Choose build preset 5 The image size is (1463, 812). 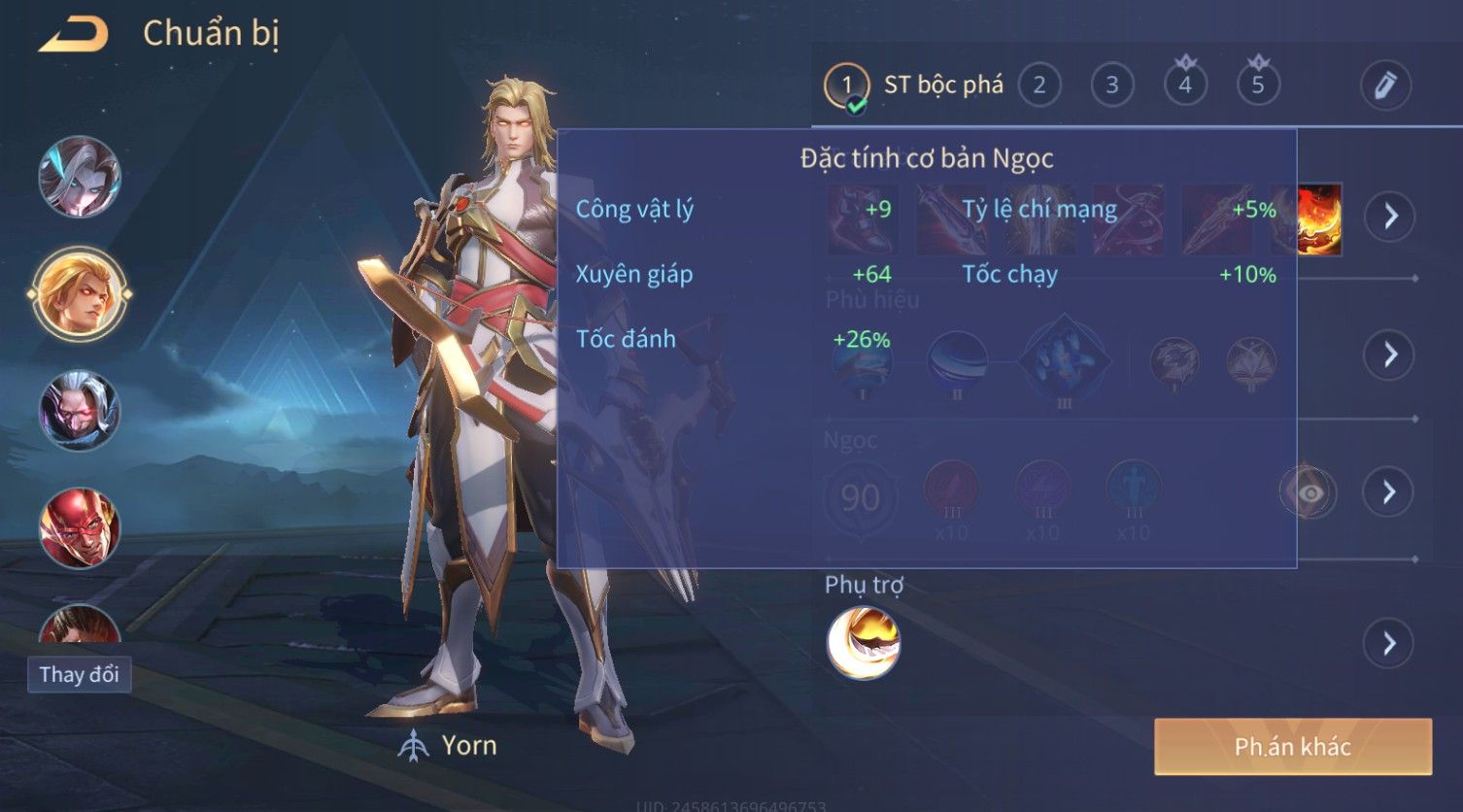click(x=1258, y=85)
